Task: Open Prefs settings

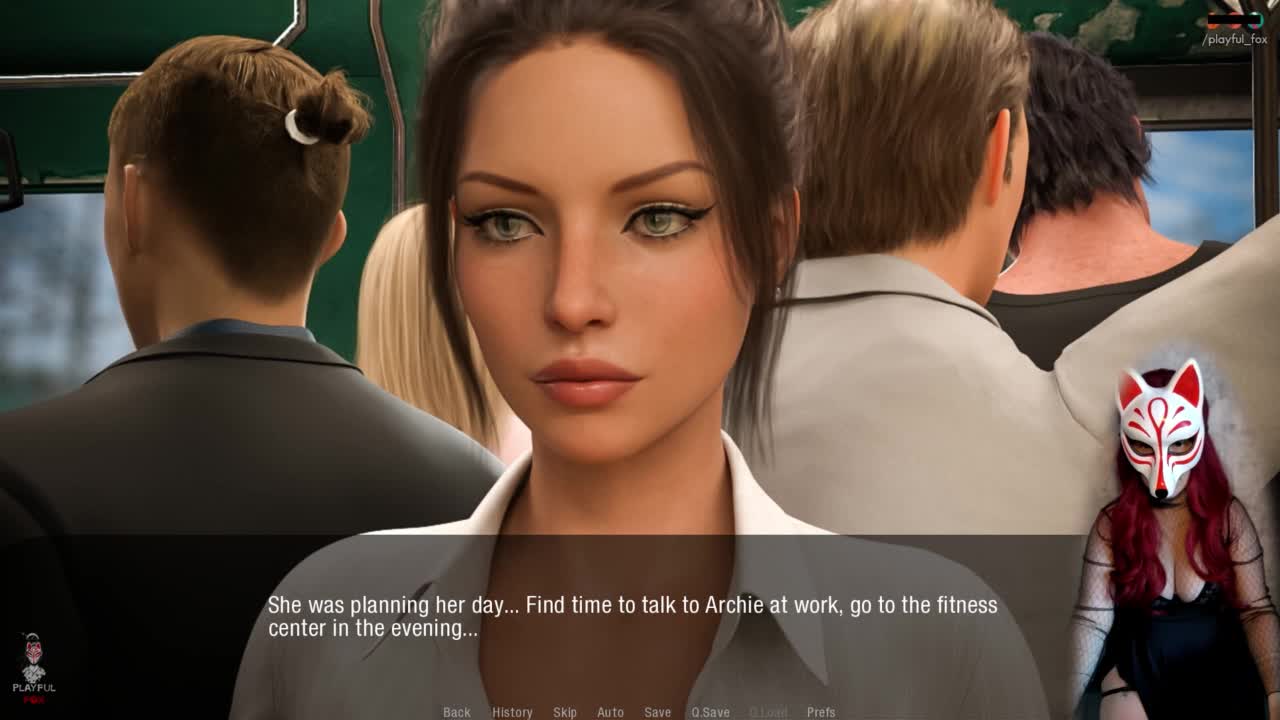Action: (821, 712)
